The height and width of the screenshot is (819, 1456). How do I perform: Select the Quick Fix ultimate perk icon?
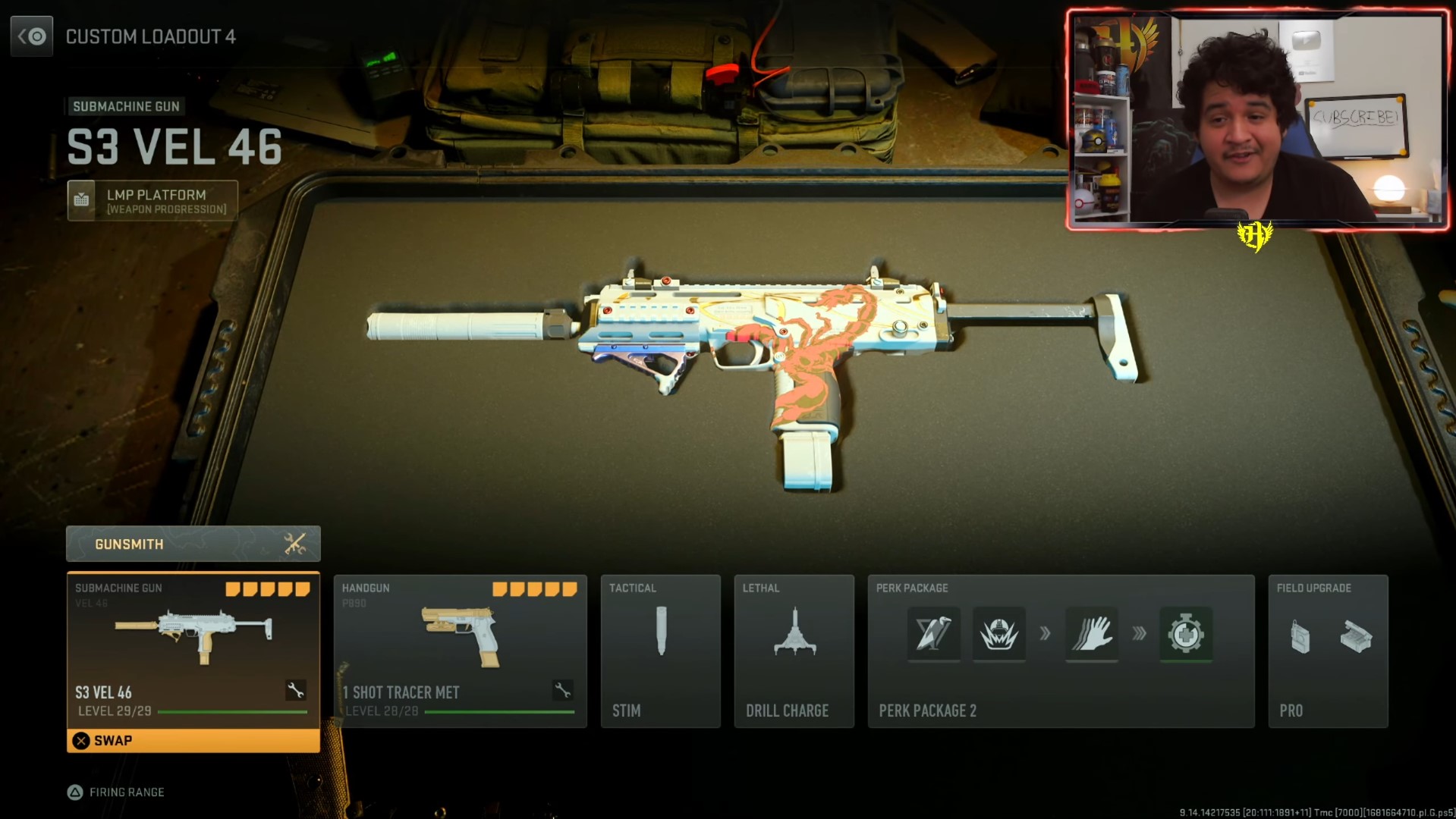coord(1185,635)
